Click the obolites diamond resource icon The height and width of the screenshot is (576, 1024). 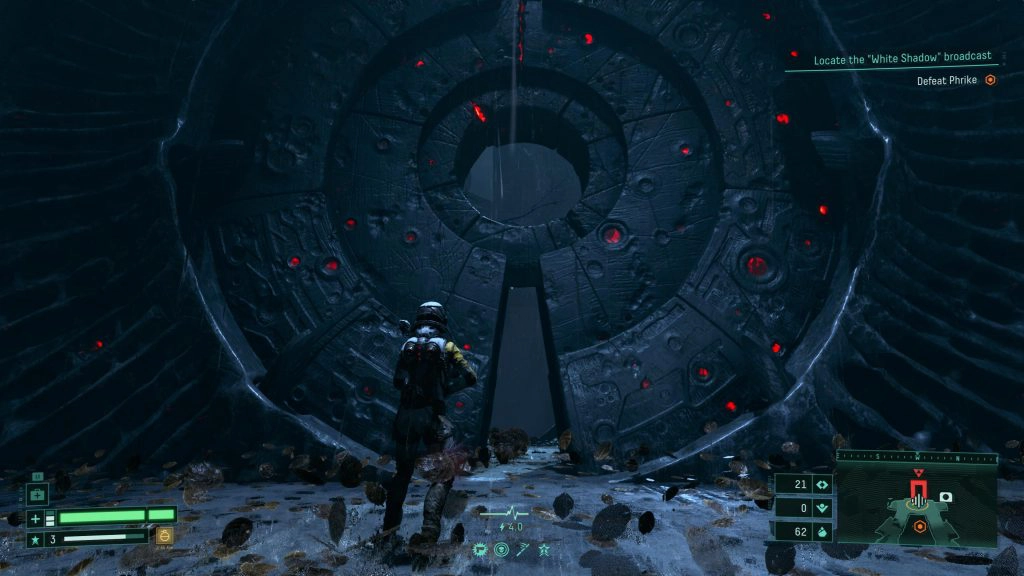[x=823, y=484]
